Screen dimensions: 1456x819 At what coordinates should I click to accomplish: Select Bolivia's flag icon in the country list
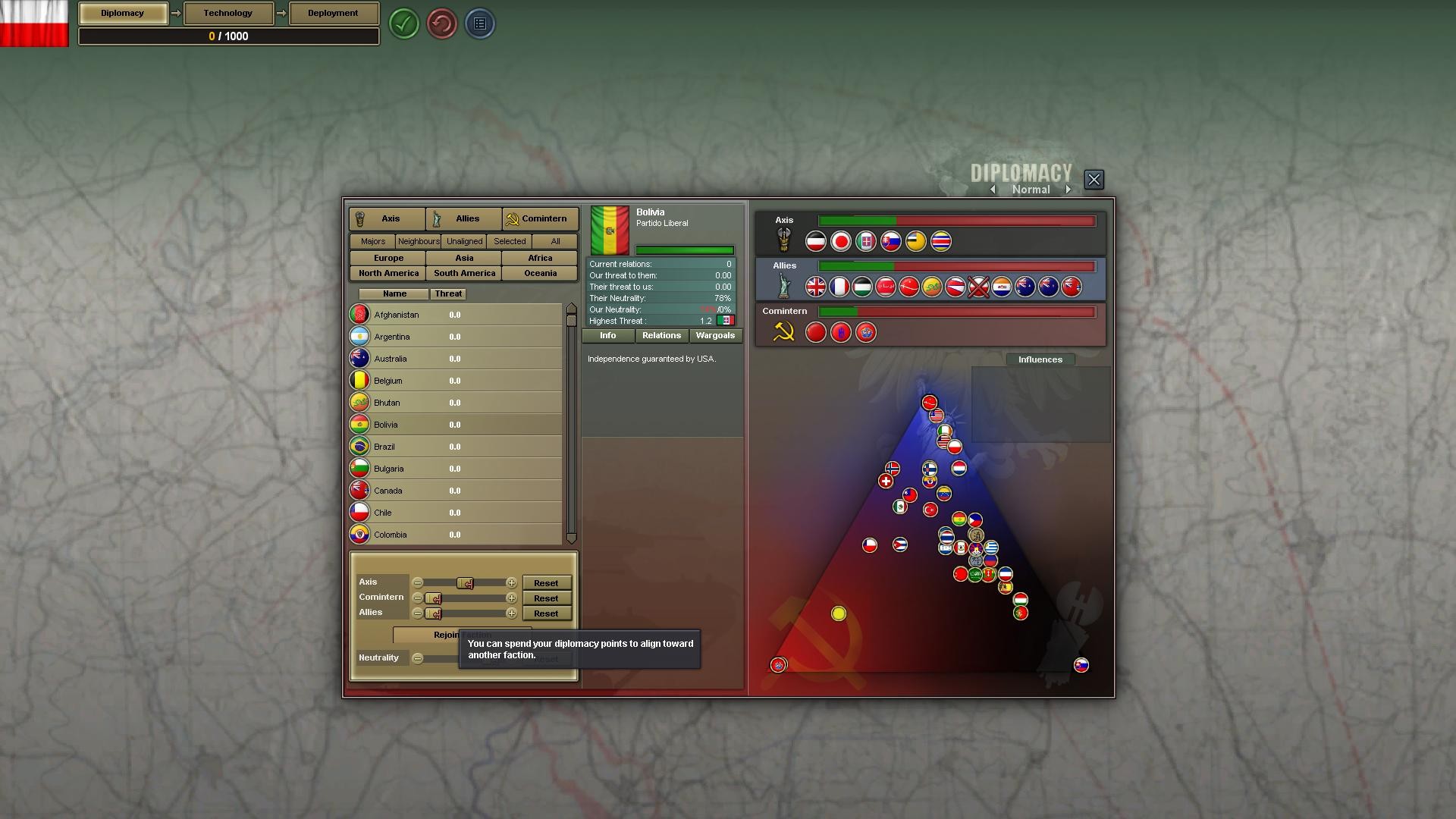point(359,424)
